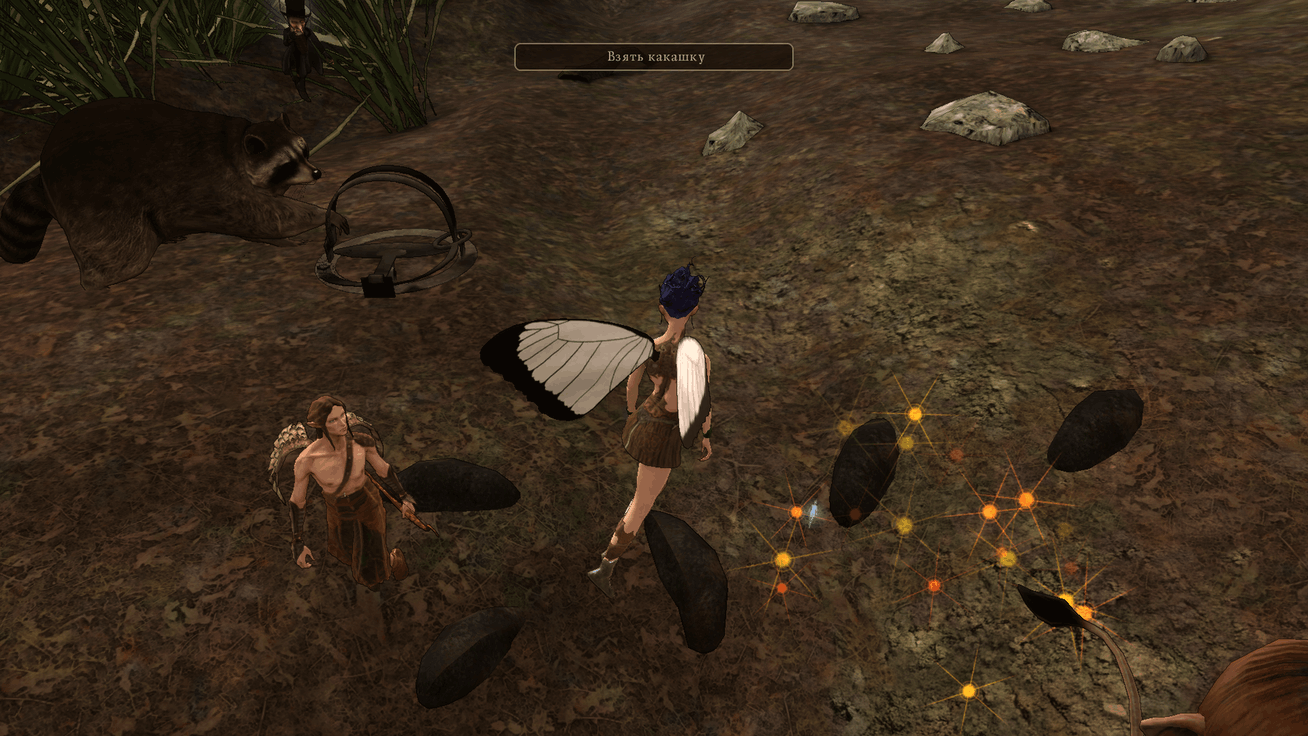The width and height of the screenshot is (1308, 736).
Task: Click the "Взять какашку" action prompt
Action: 654,57
